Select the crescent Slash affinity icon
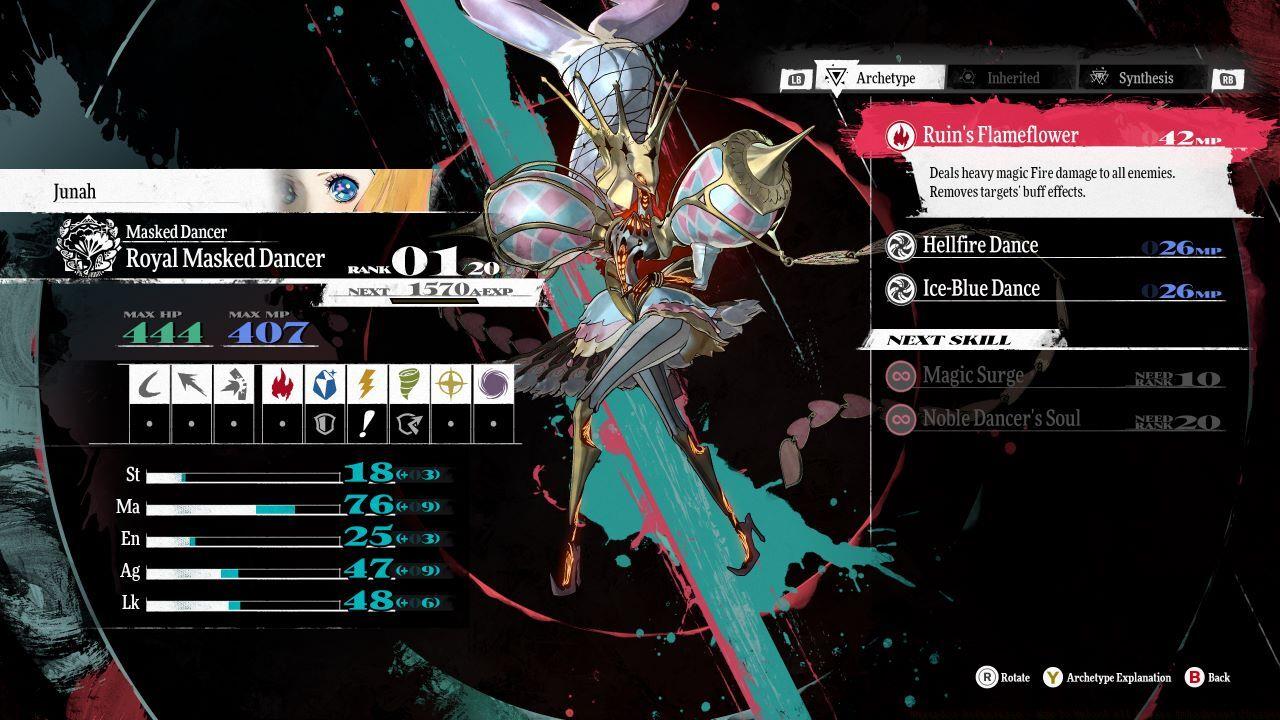 click(148, 386)
